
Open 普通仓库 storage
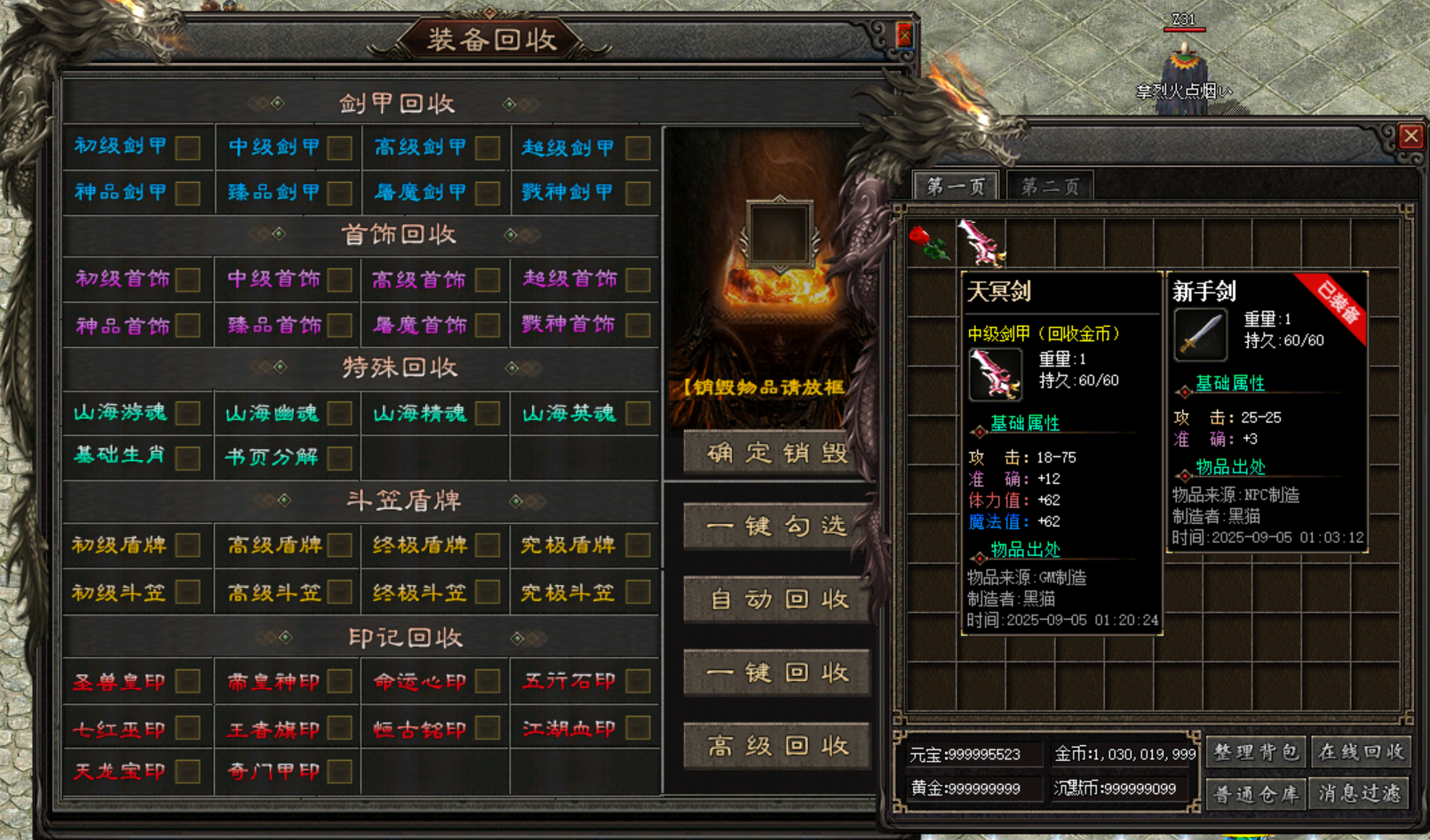point(1256,793)
